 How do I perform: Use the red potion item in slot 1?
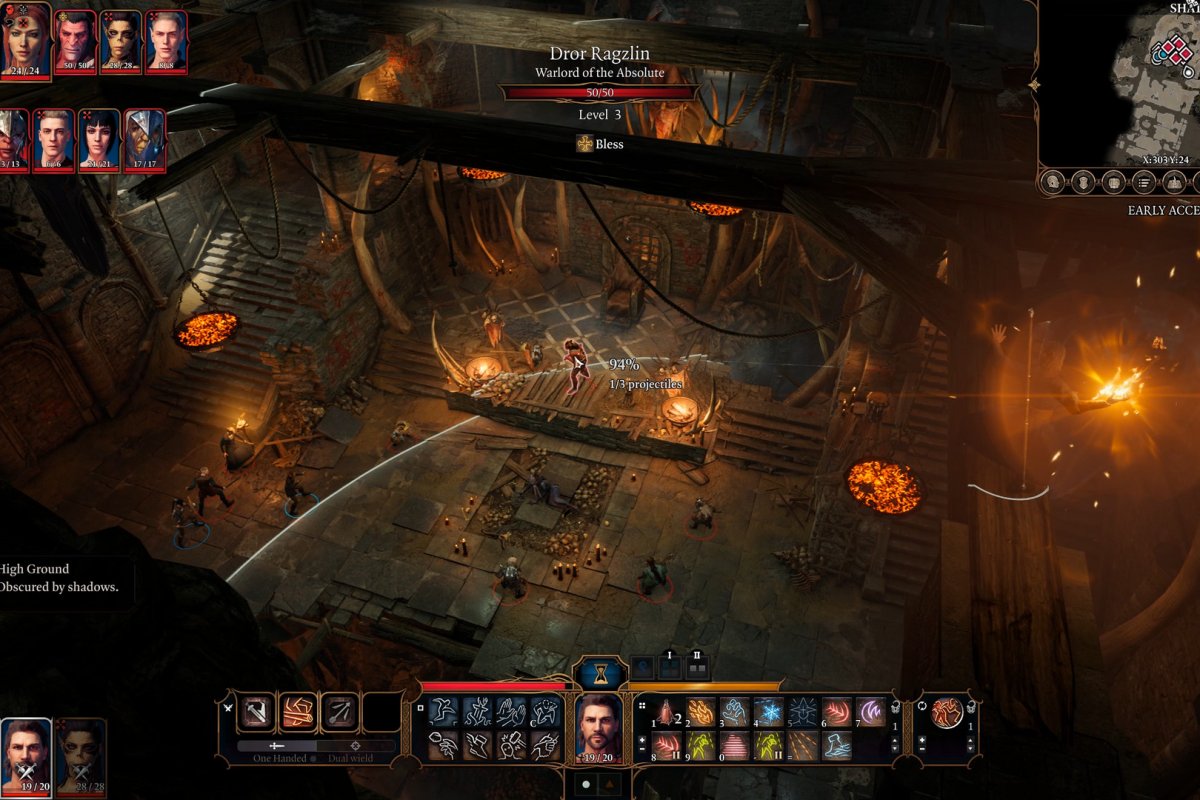pyautogui.click(x=667, y=711)
